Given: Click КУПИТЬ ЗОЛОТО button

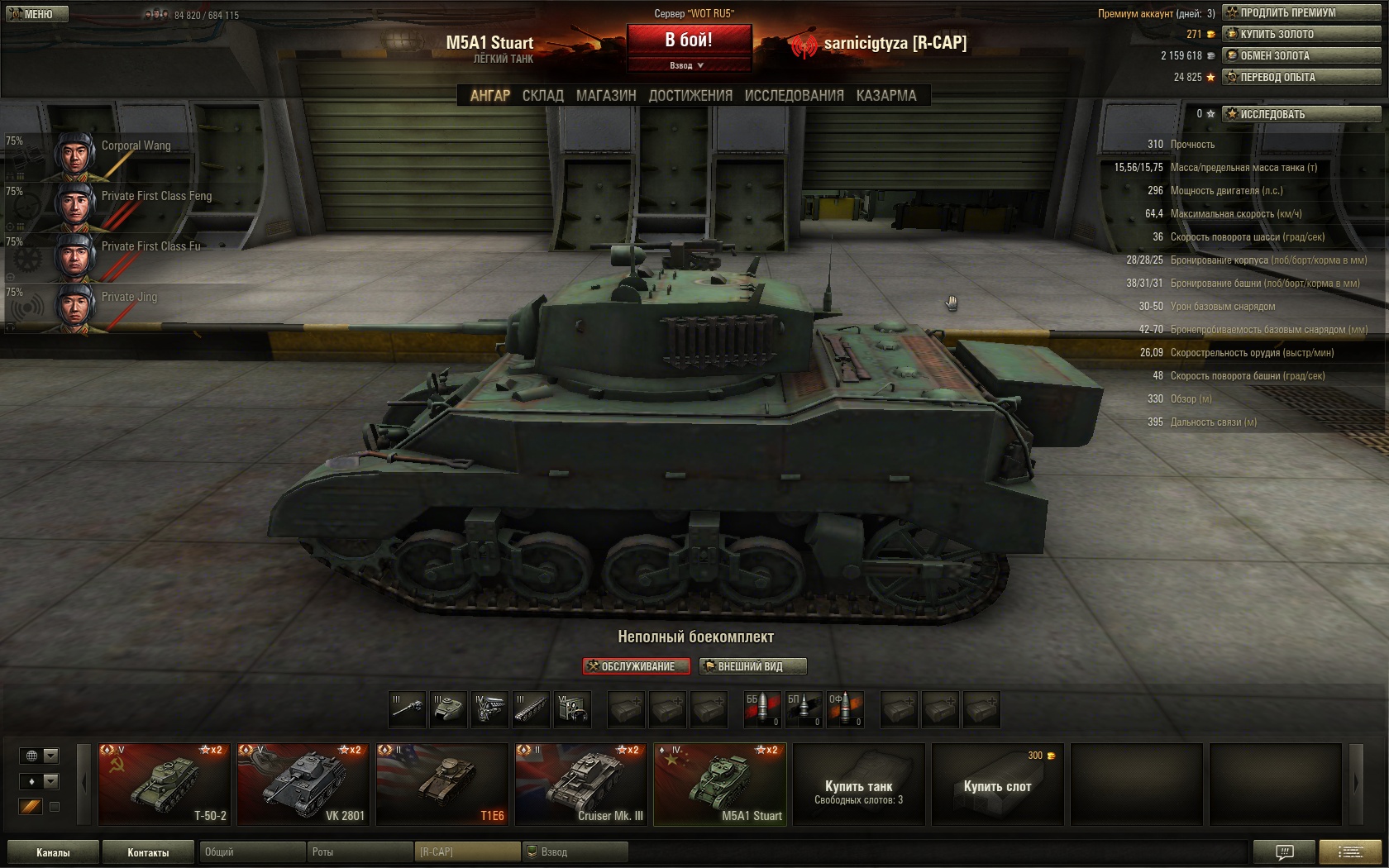Looking at the screenshot, I should point(1301,34).
